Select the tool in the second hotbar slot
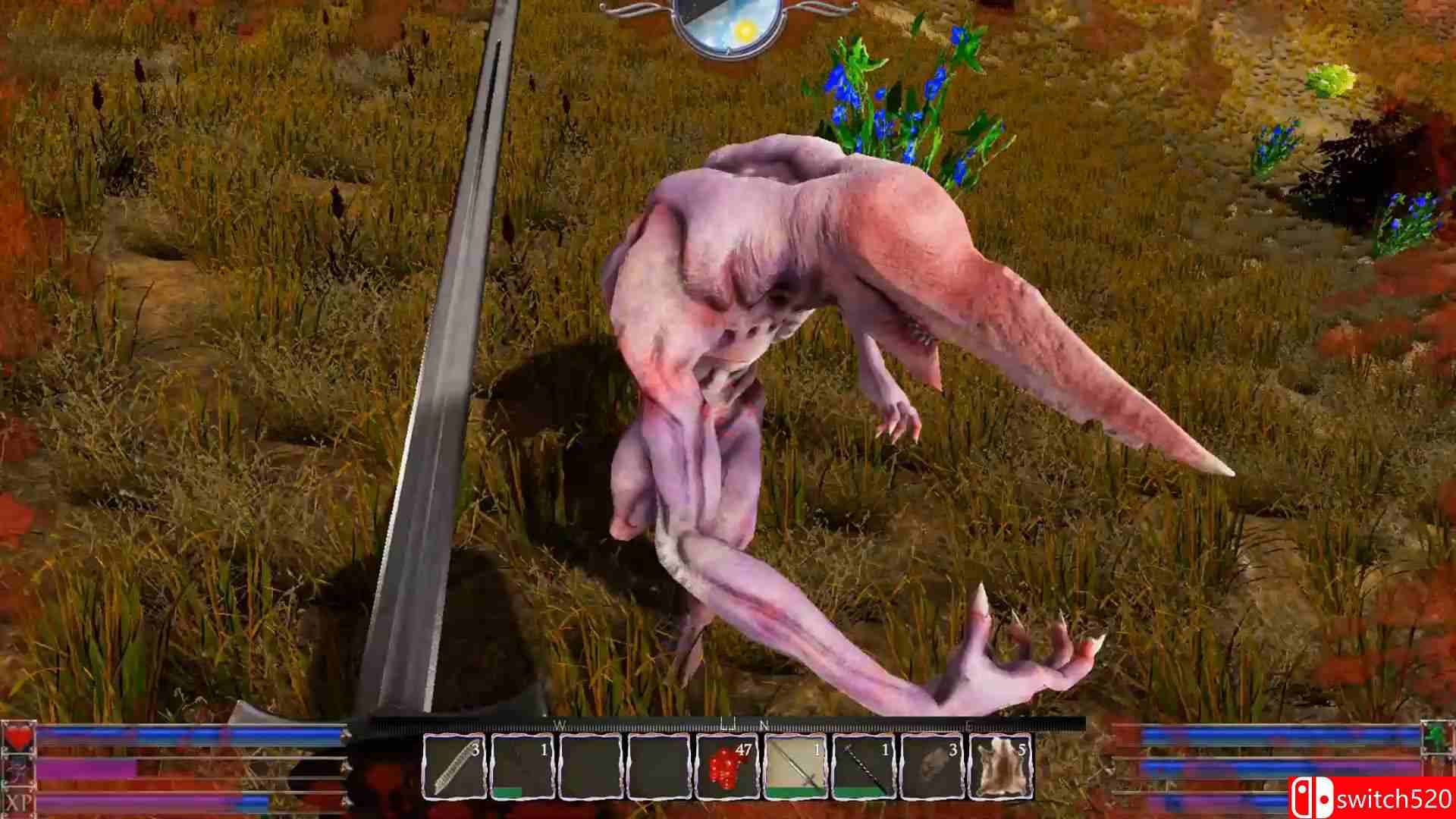 tap(522, 764)
